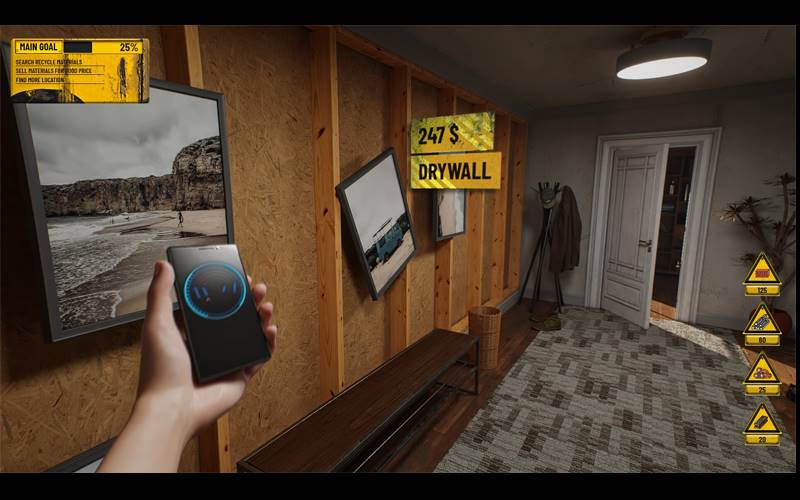The image size is (800, 500).
Task: Open the Main Goal objective panel
Action: (79, 68)
